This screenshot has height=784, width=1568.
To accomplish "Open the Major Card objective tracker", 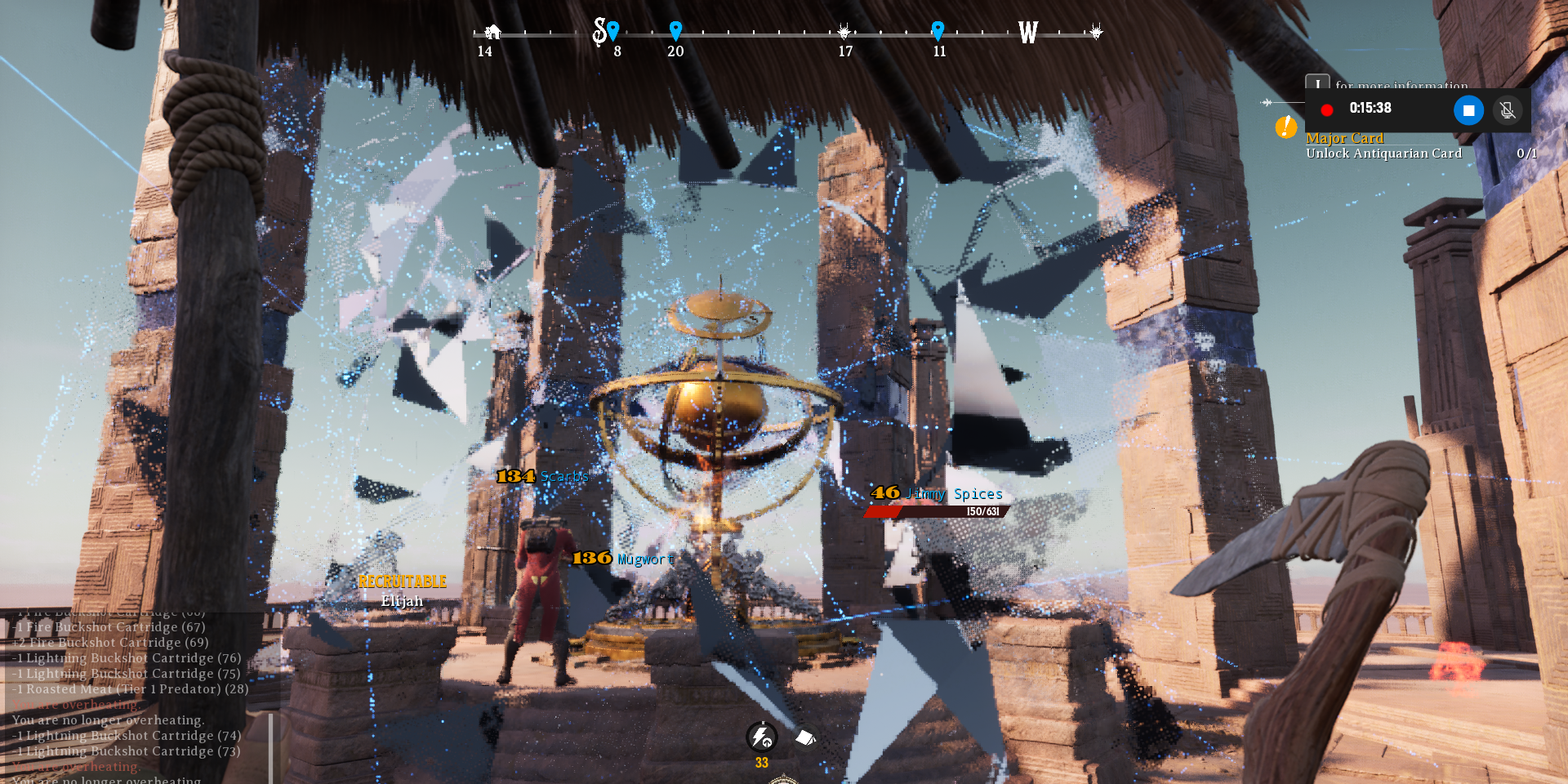I will tap(1344, 139).
